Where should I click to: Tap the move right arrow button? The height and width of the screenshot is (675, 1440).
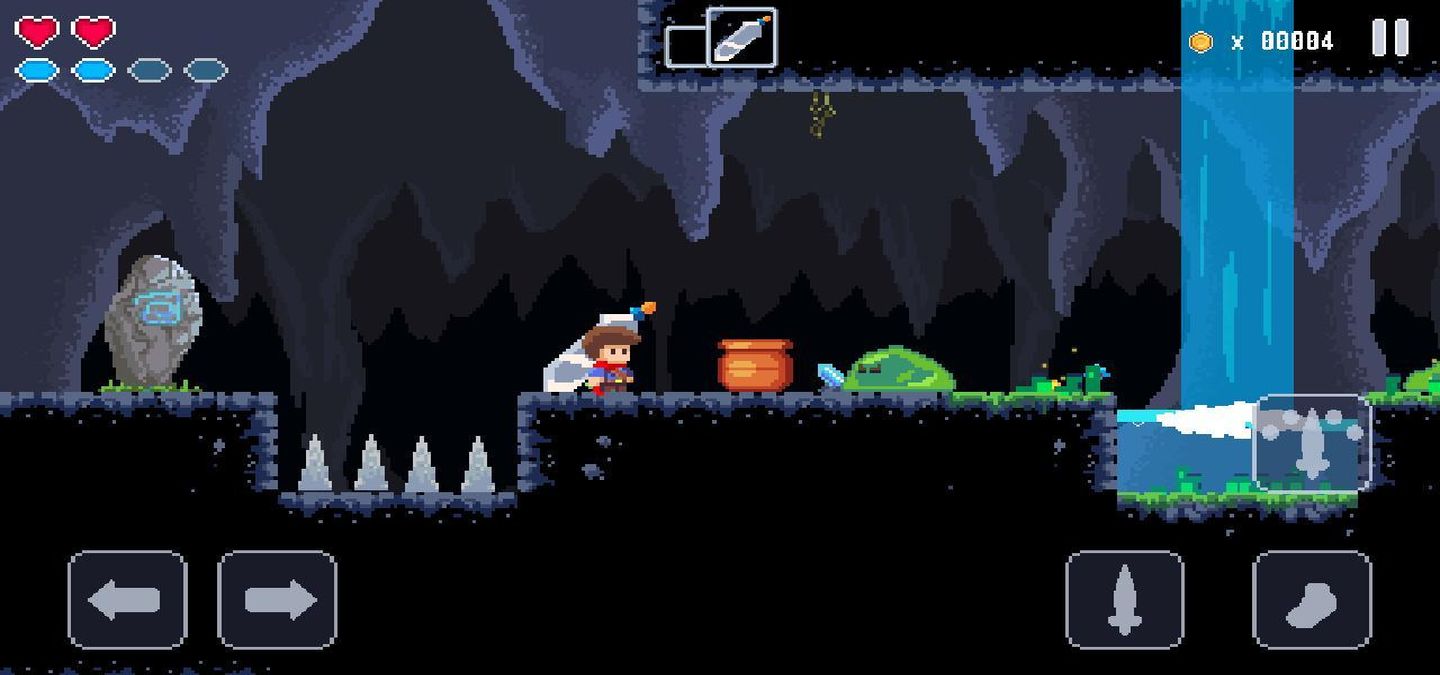(277, 600)
